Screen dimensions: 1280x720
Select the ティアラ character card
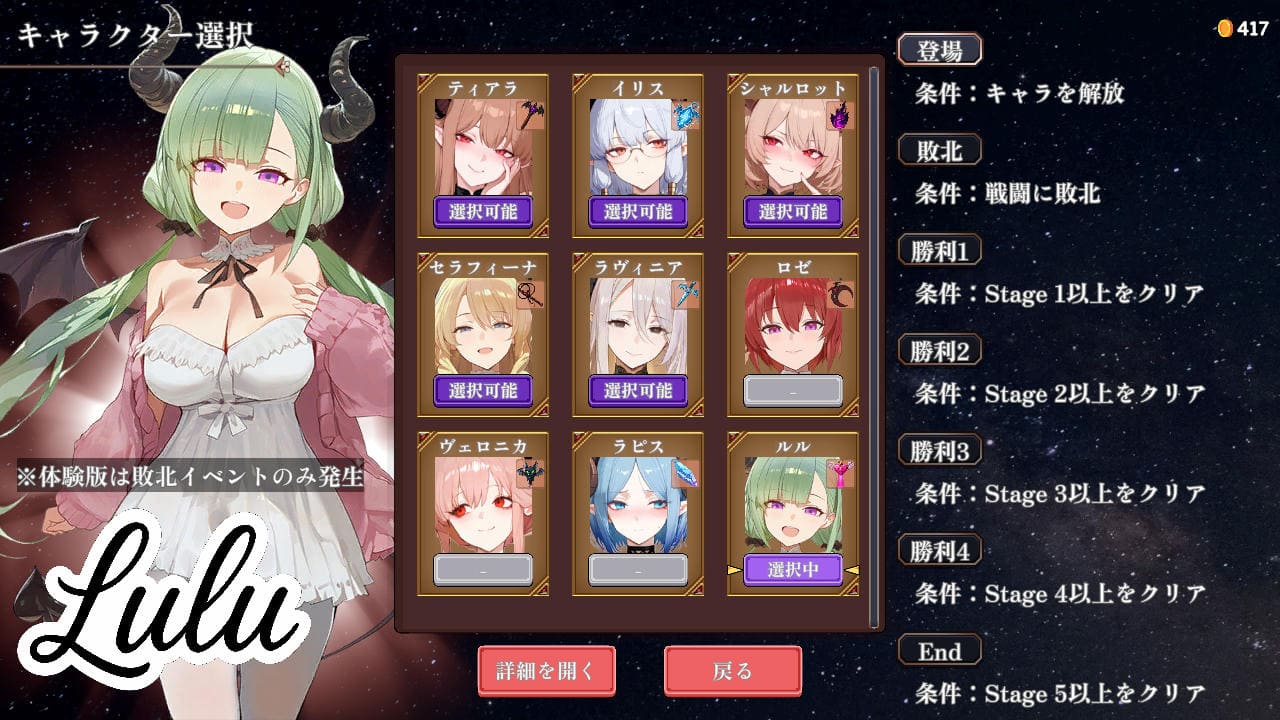pos(482,155)
